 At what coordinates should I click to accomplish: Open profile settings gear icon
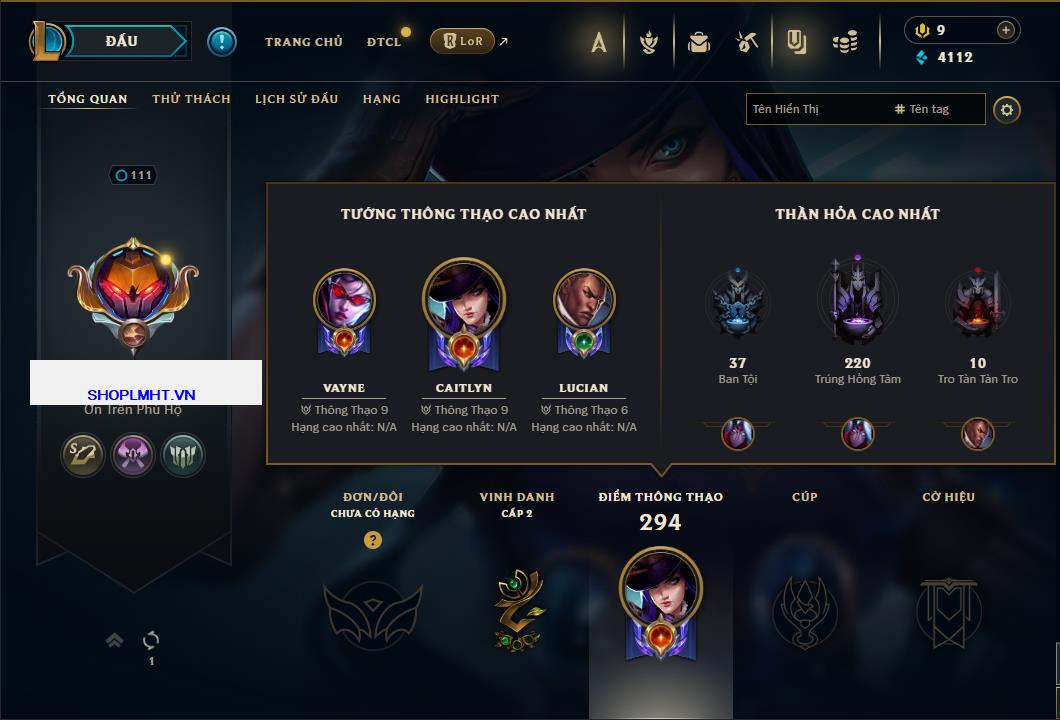tap(1007, 109)
